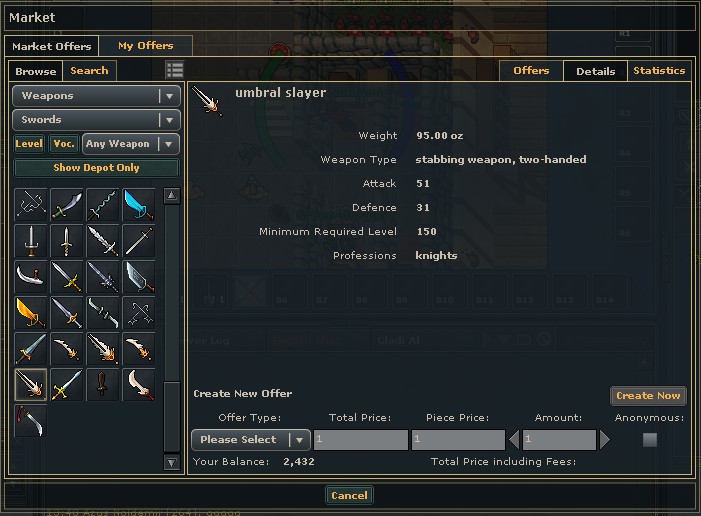Screen dimensions: 701x516
Task: Open the Swords subcategory dropdown
Action: (96, 120)
